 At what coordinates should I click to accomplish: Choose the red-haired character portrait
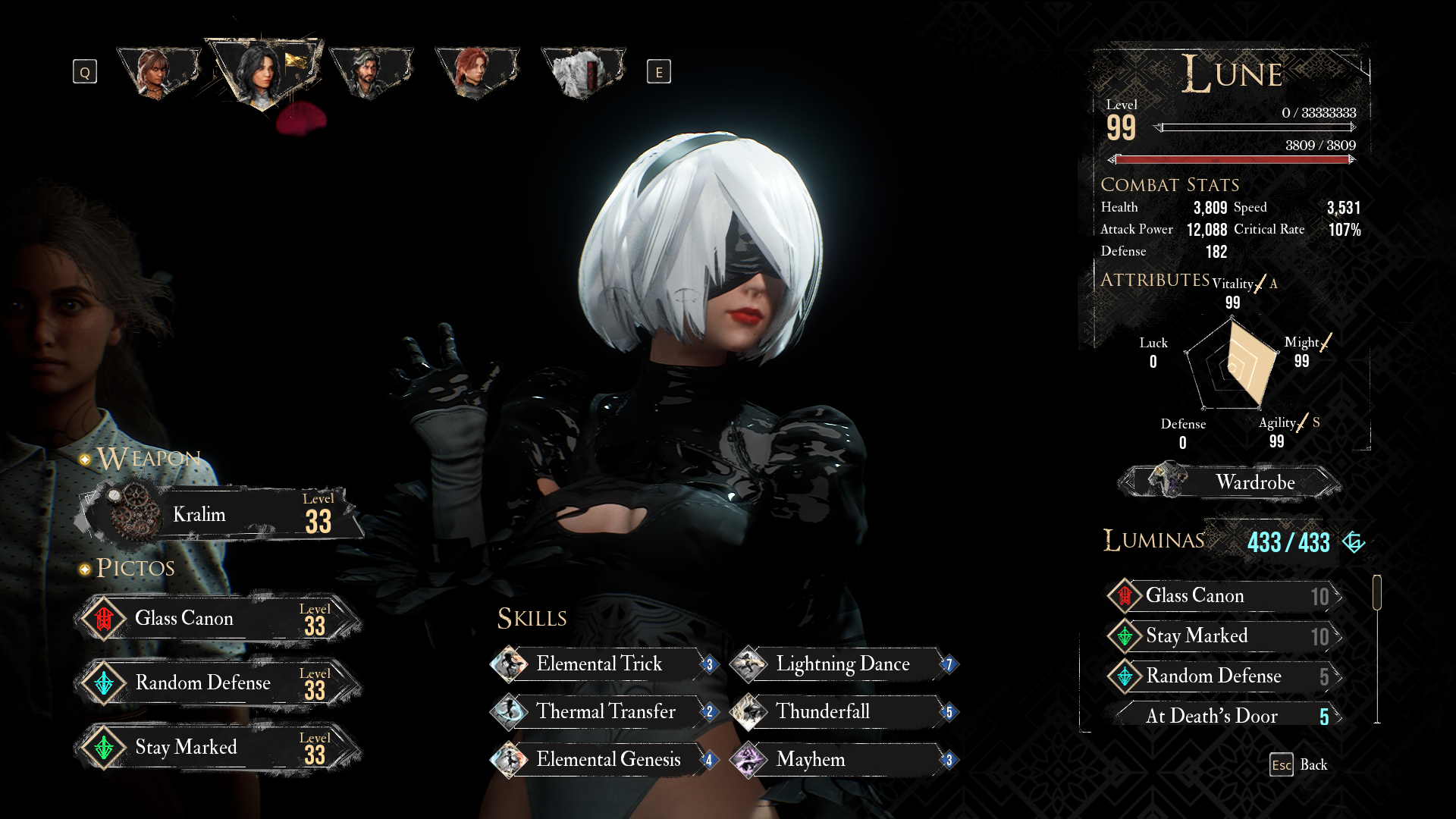pos(475,72)
